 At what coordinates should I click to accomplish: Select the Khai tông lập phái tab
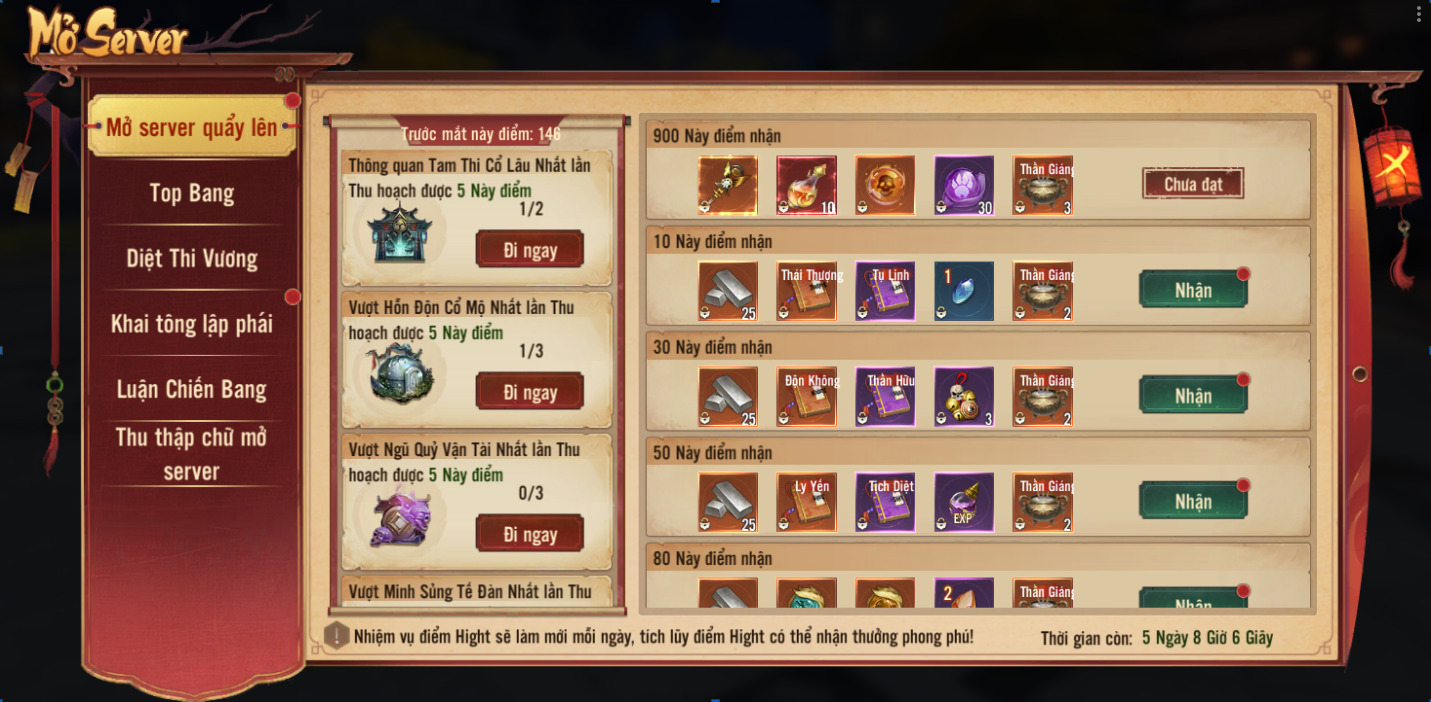point(191,324)
